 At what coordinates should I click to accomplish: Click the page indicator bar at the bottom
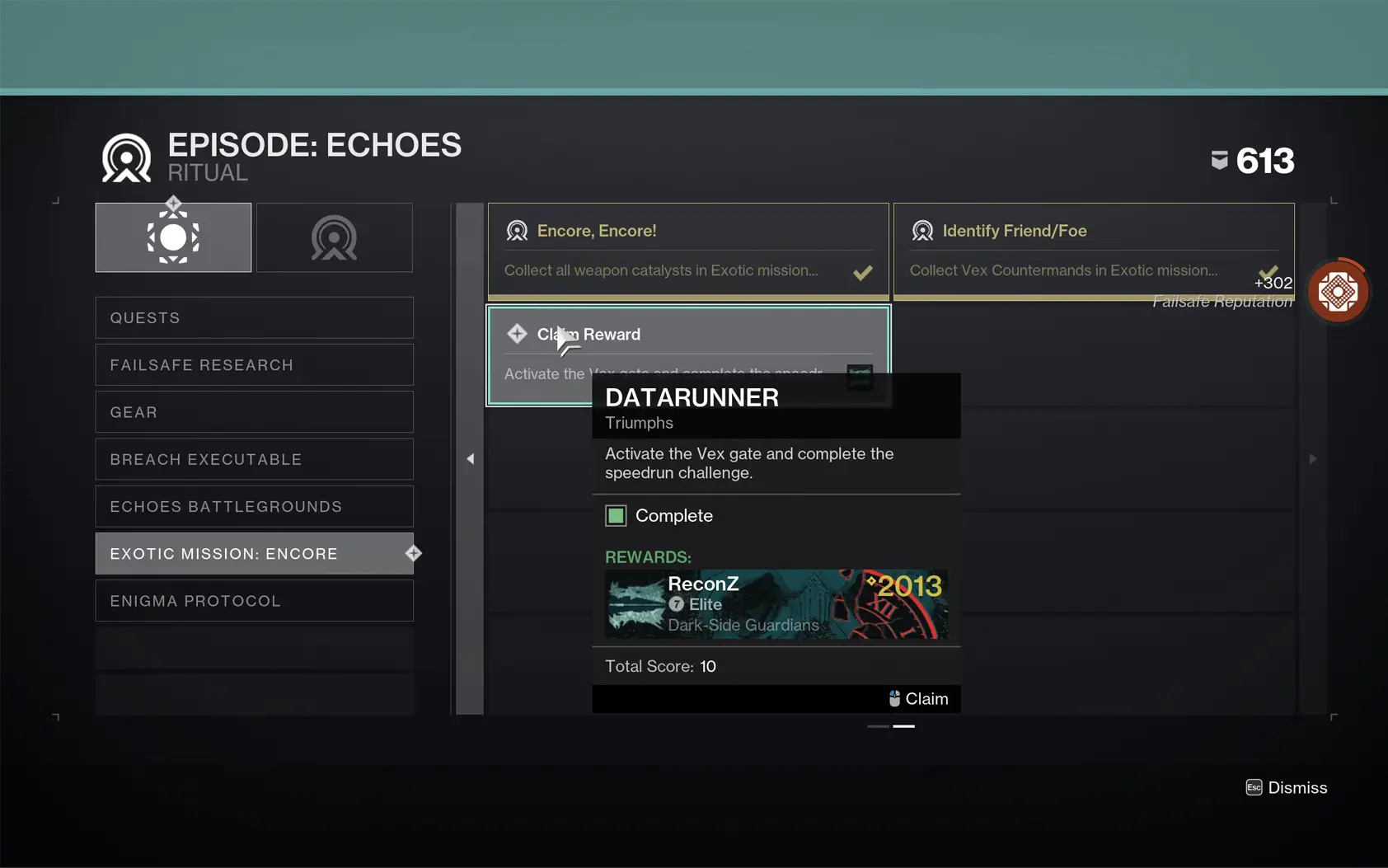[x=892, y=726]
